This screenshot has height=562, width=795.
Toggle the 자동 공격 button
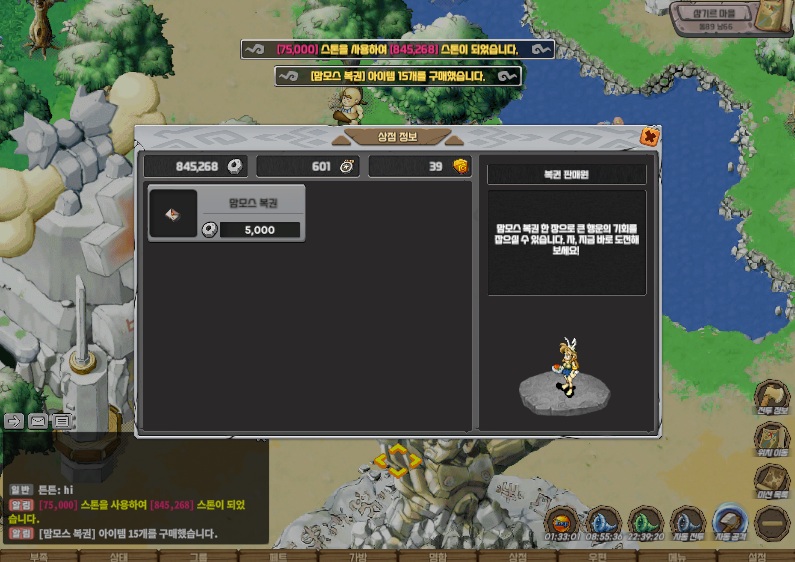729,521
